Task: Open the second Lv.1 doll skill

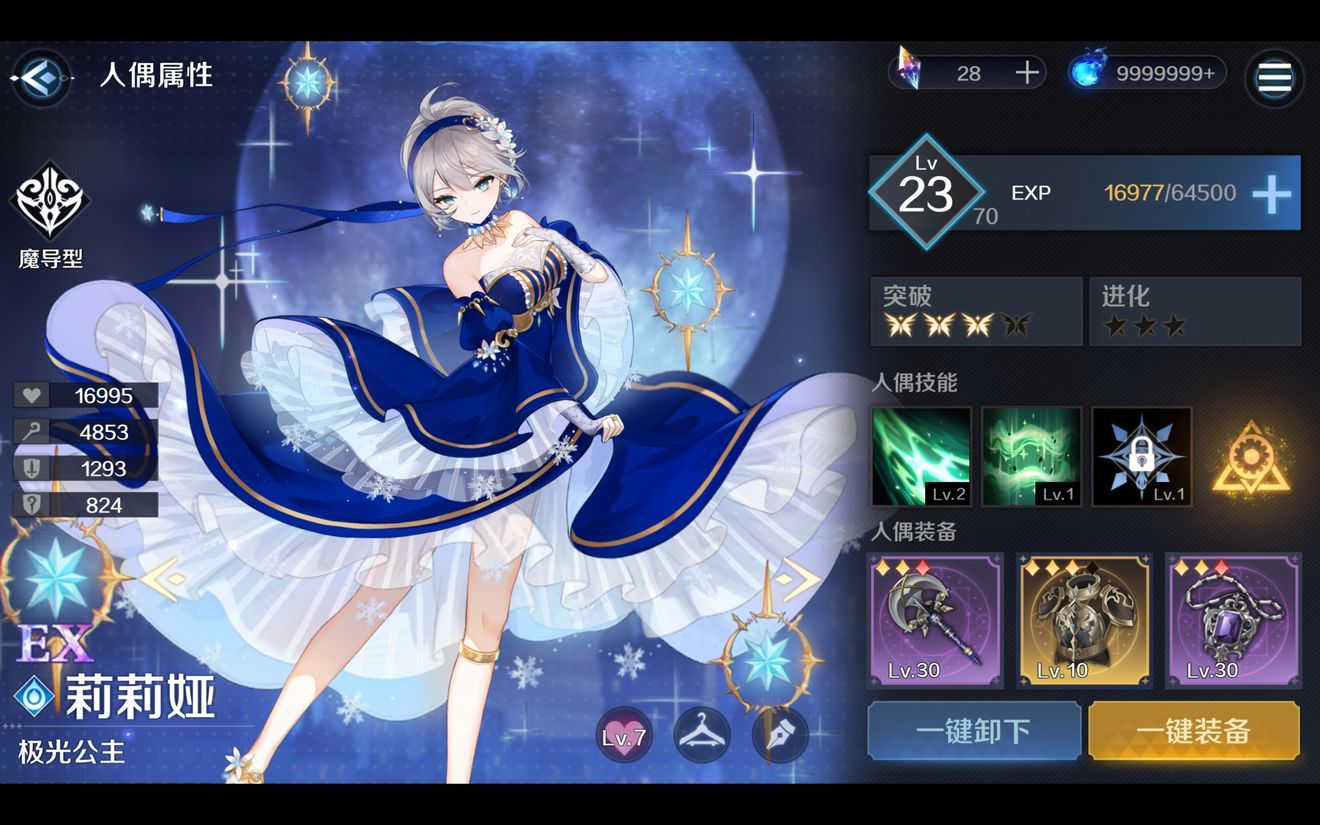Action: tap(1031, 456)
